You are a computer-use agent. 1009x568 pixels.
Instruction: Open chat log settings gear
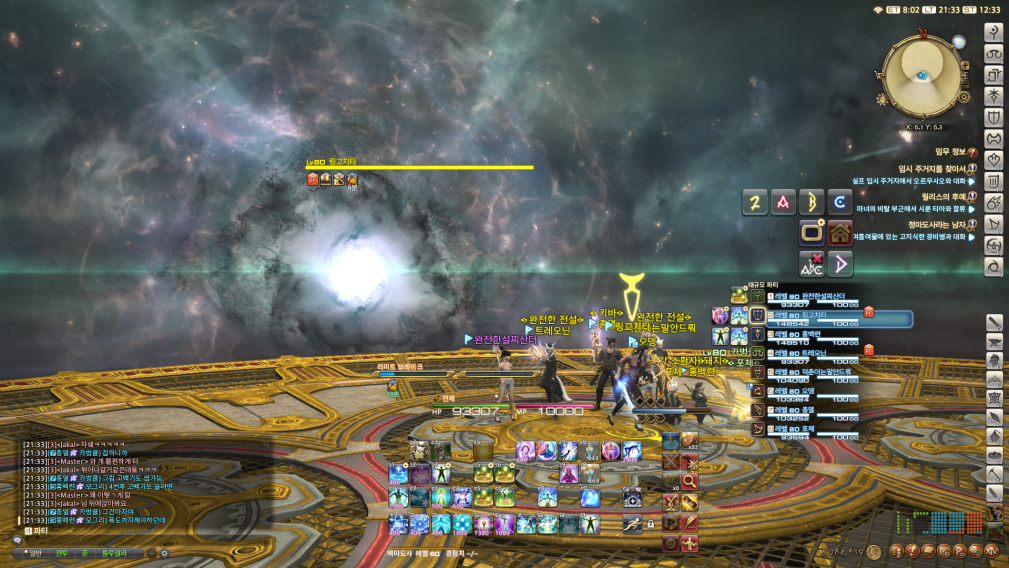165,552
